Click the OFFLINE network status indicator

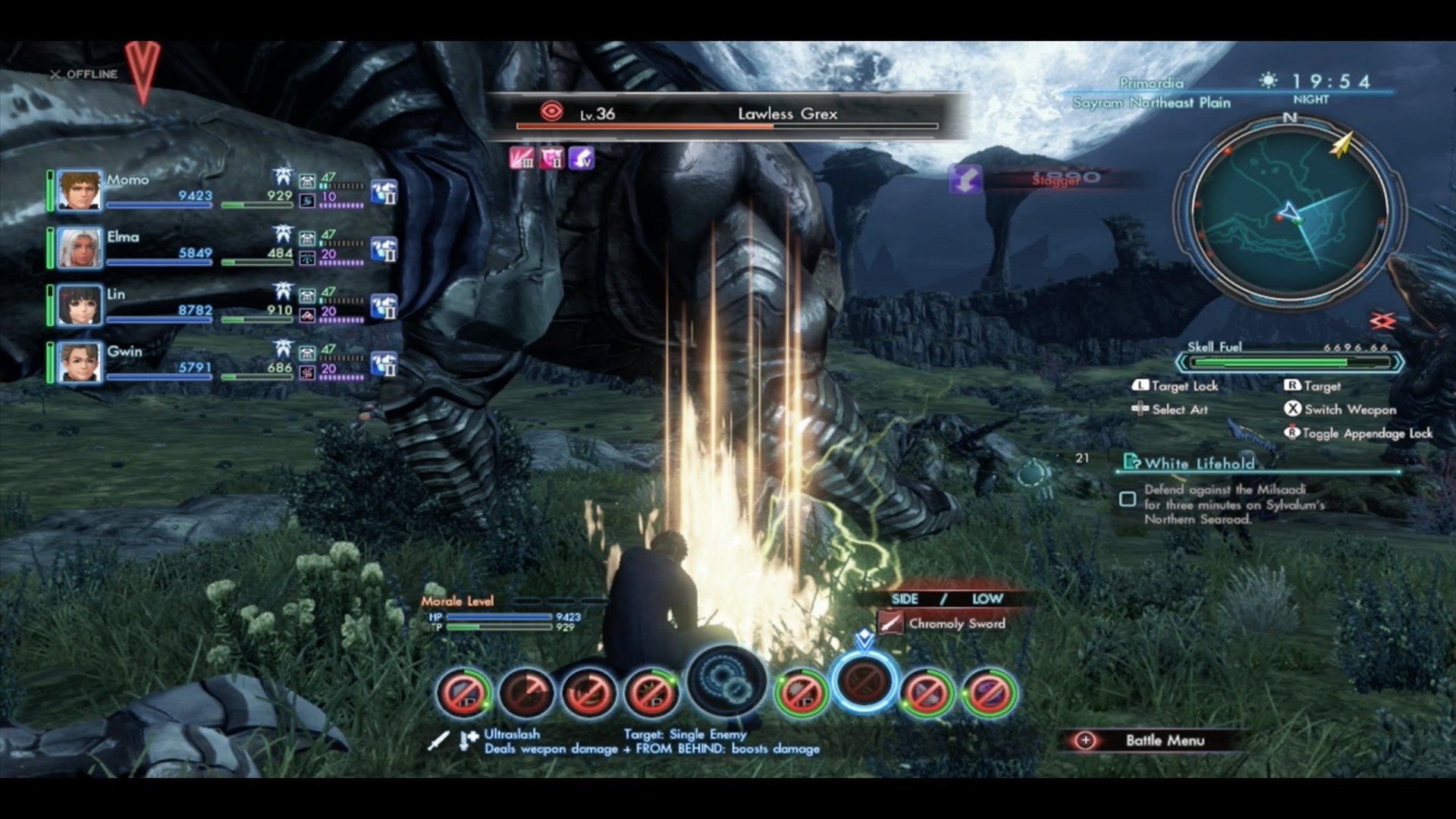[x=84, y=74]
